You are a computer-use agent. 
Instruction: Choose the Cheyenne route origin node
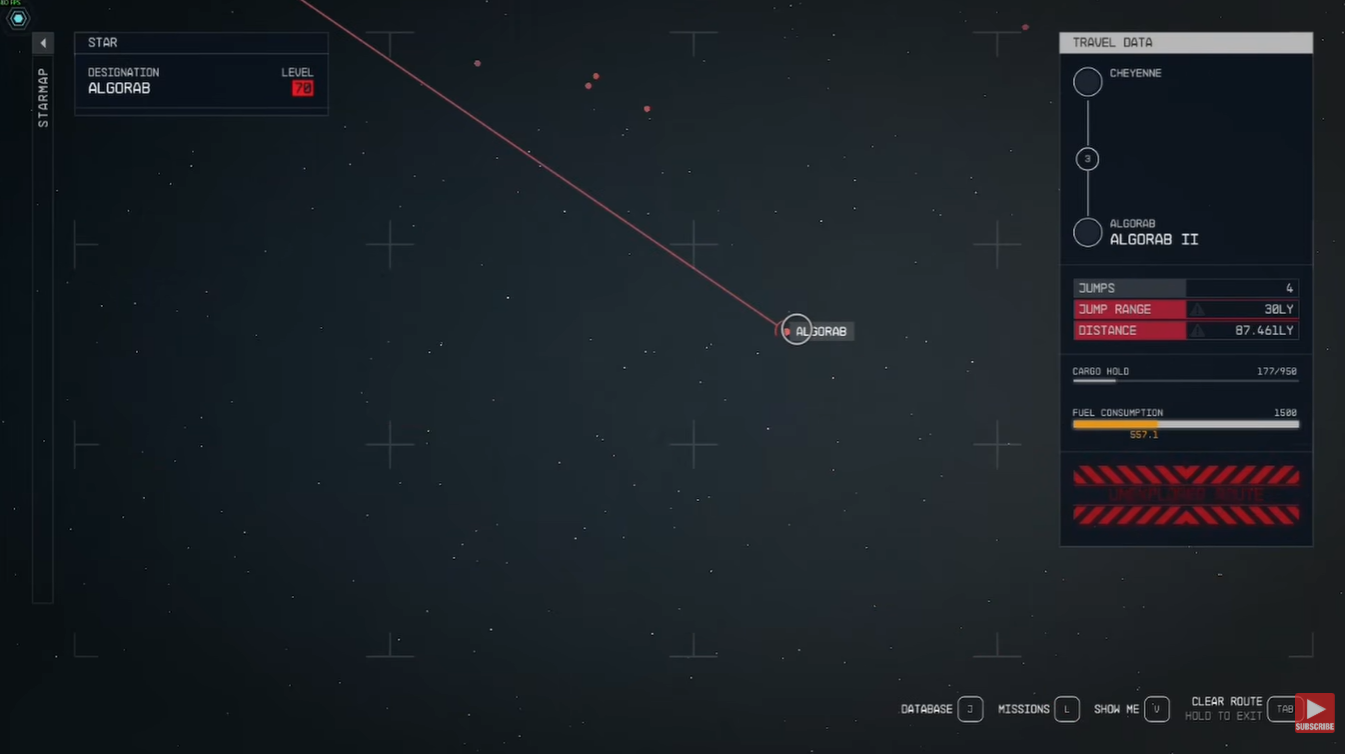pyautogui.click(x=1087, y=82)
